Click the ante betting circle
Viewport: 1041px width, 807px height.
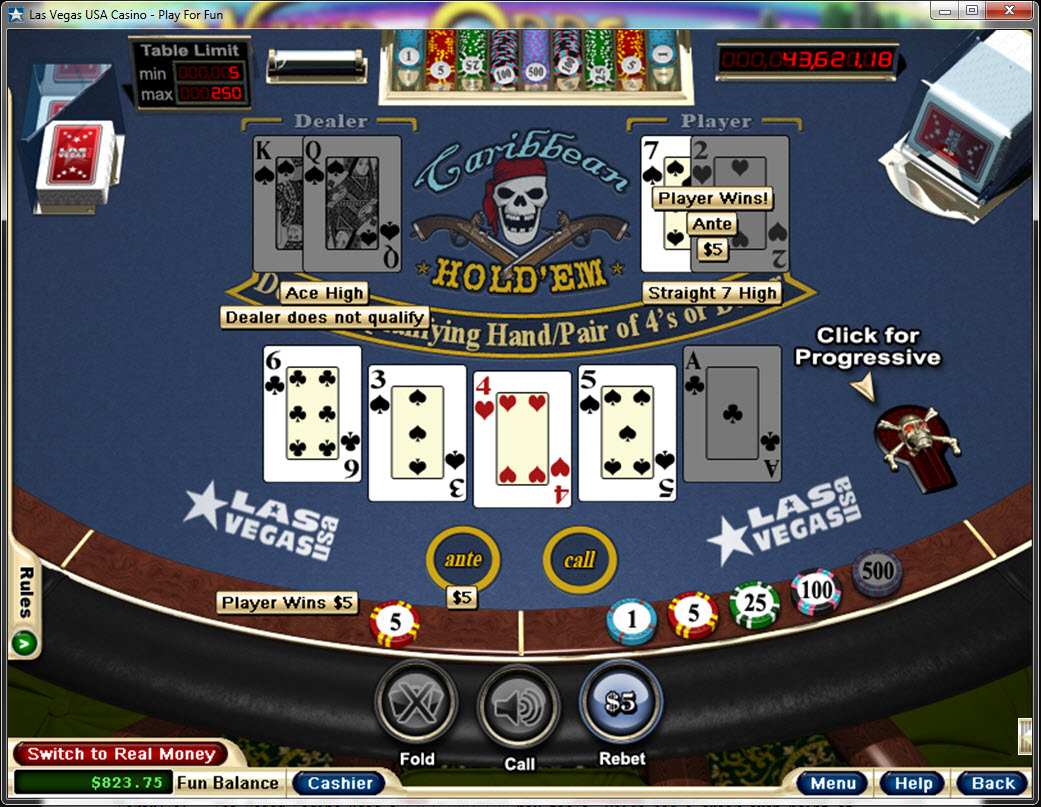click(x=463, y=560)
